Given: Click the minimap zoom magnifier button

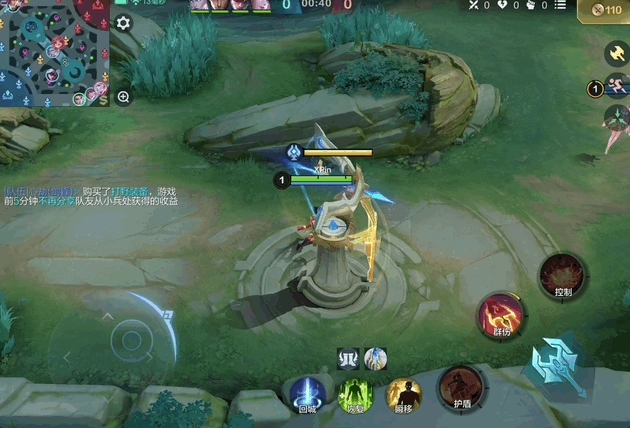Looking at the screenshot, I should click(x=124, y=97).
